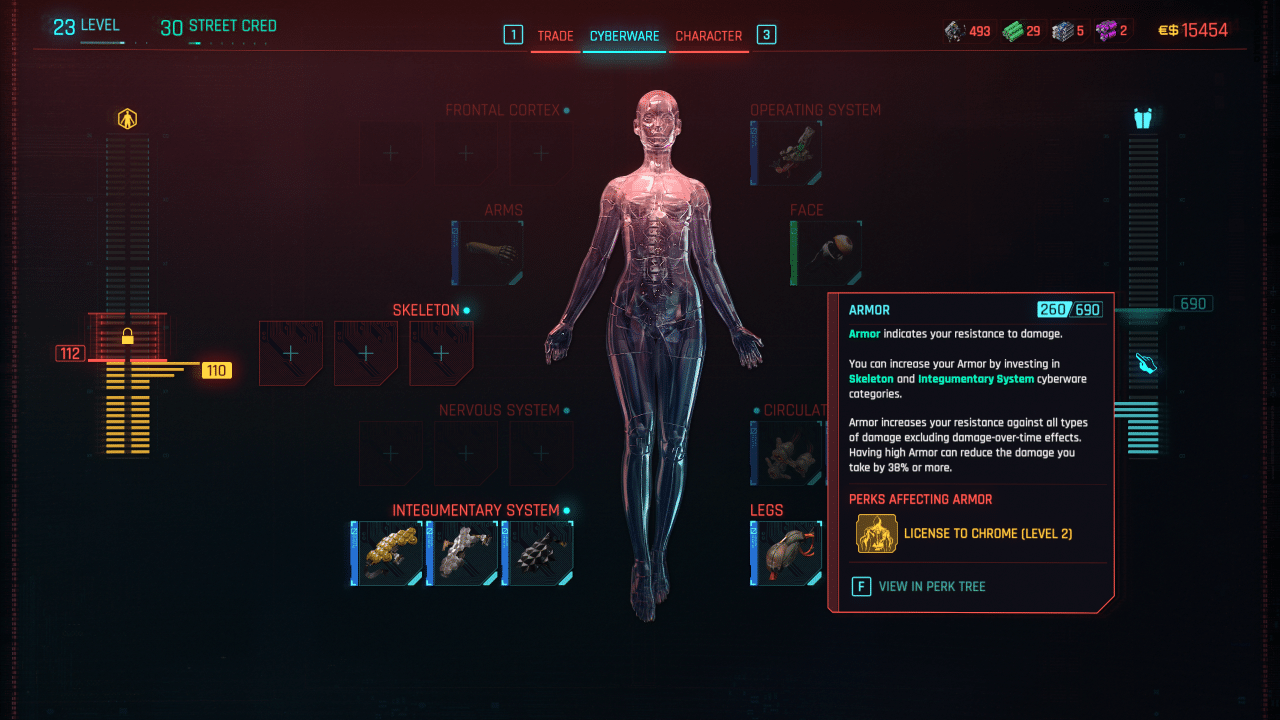Select the Operating System cyberware
The image size is (1280, 720).
(x=786, y=152)
